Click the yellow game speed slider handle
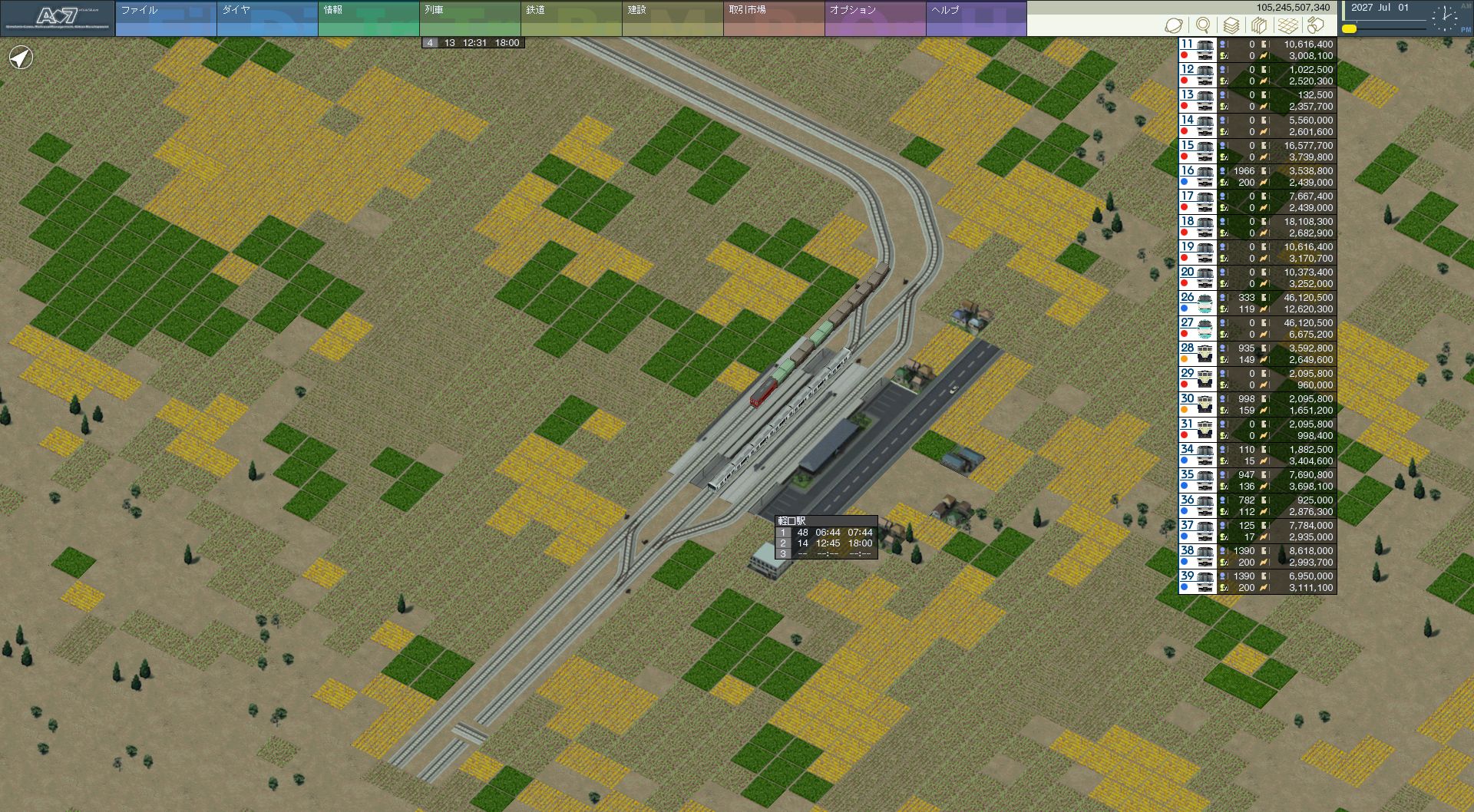 coord(1349,29)
